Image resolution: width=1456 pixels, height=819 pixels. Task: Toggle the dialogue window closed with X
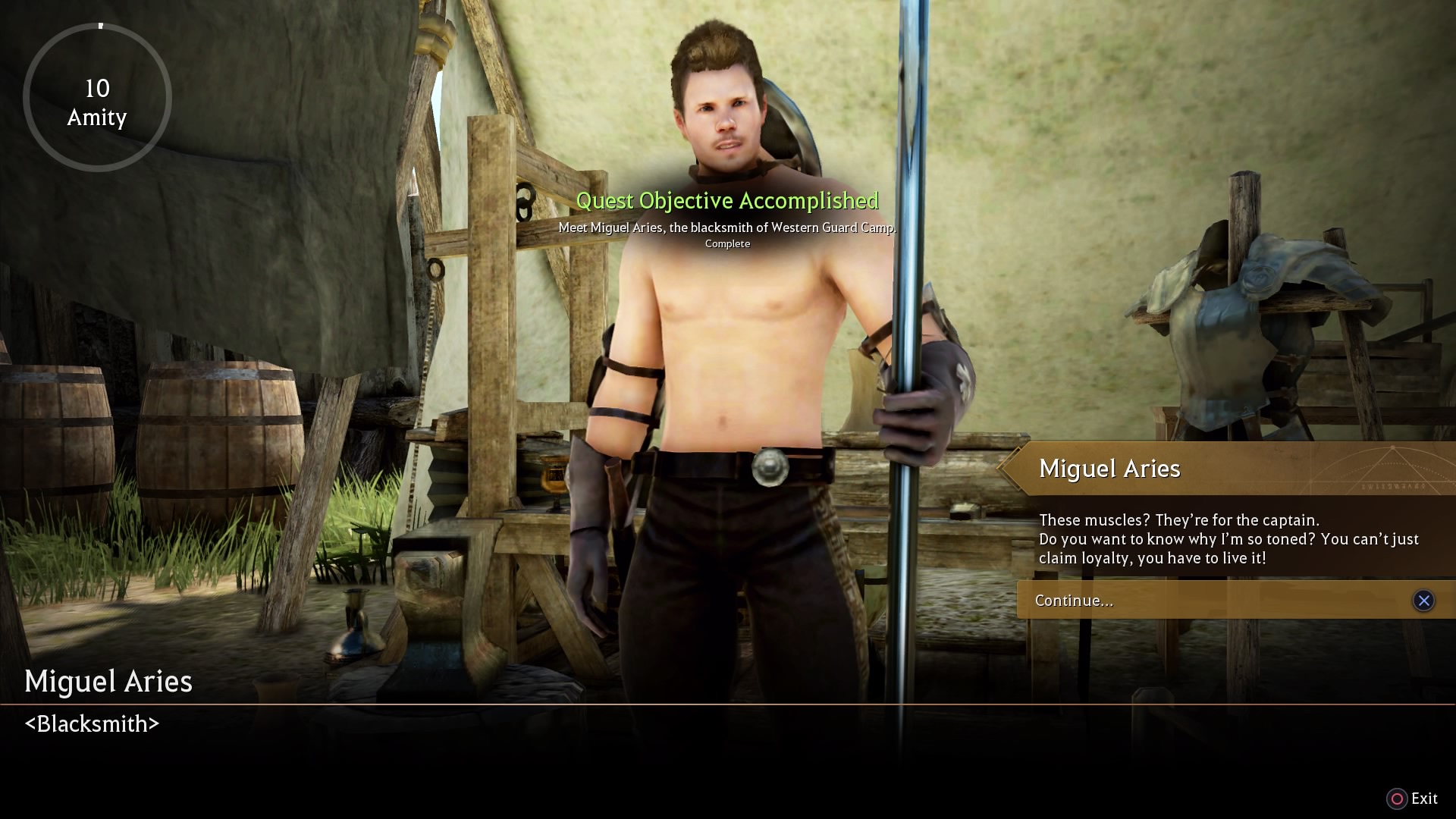(1424, 600)
